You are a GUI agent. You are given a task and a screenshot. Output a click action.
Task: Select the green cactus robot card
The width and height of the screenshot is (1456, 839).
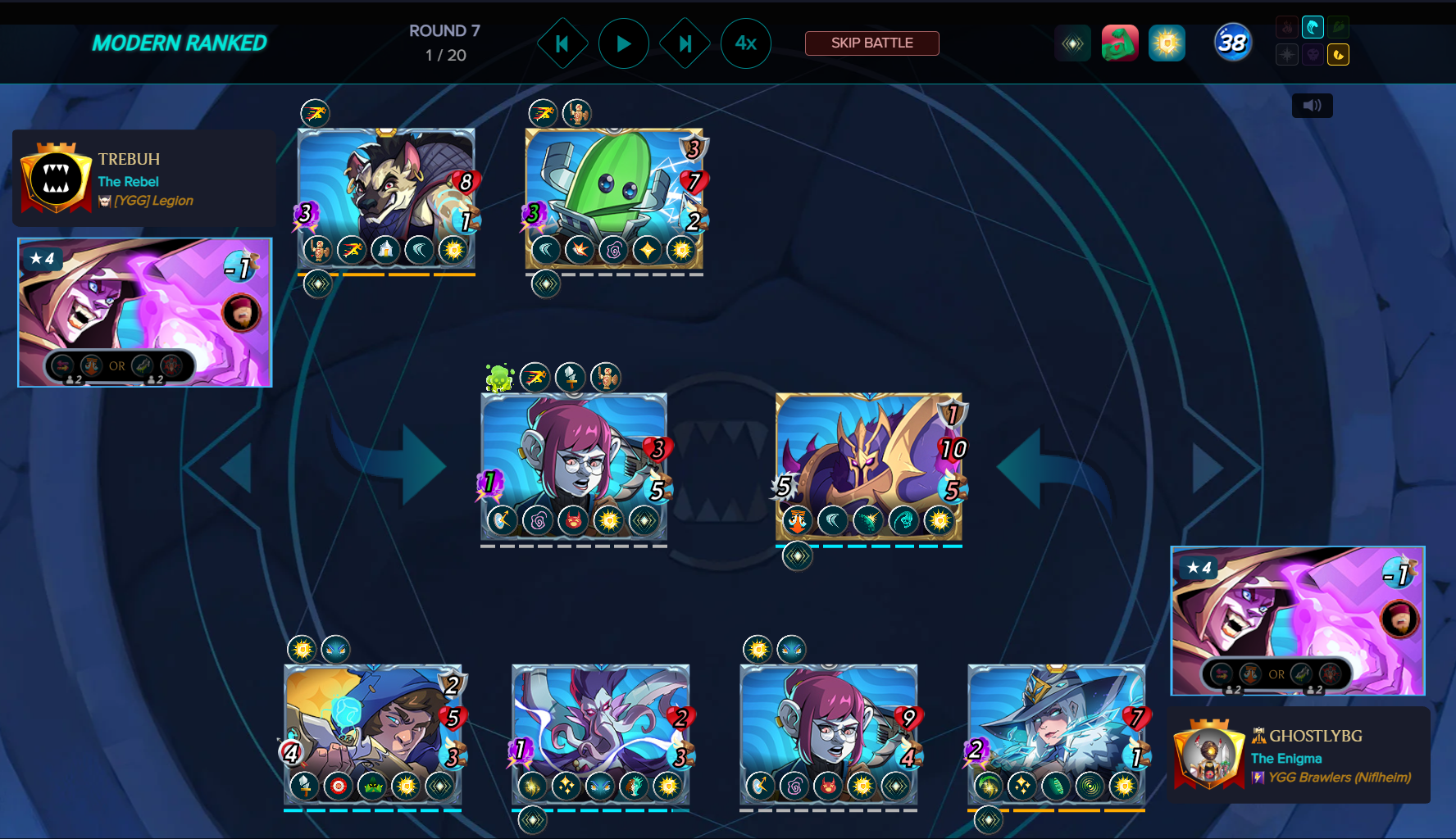point(613,198)
